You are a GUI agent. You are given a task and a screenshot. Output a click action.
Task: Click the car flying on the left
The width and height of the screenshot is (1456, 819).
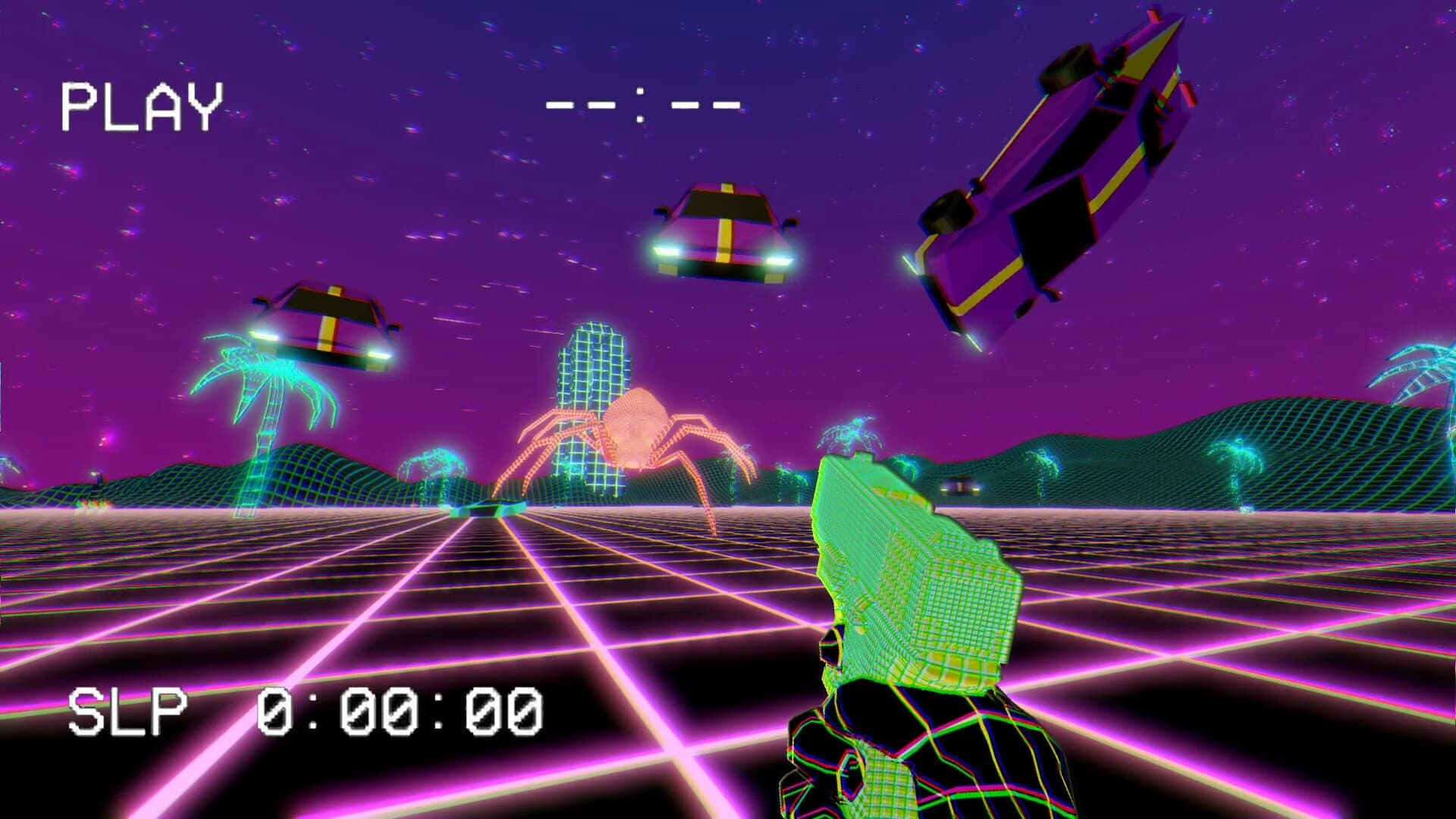coord(326,326)
